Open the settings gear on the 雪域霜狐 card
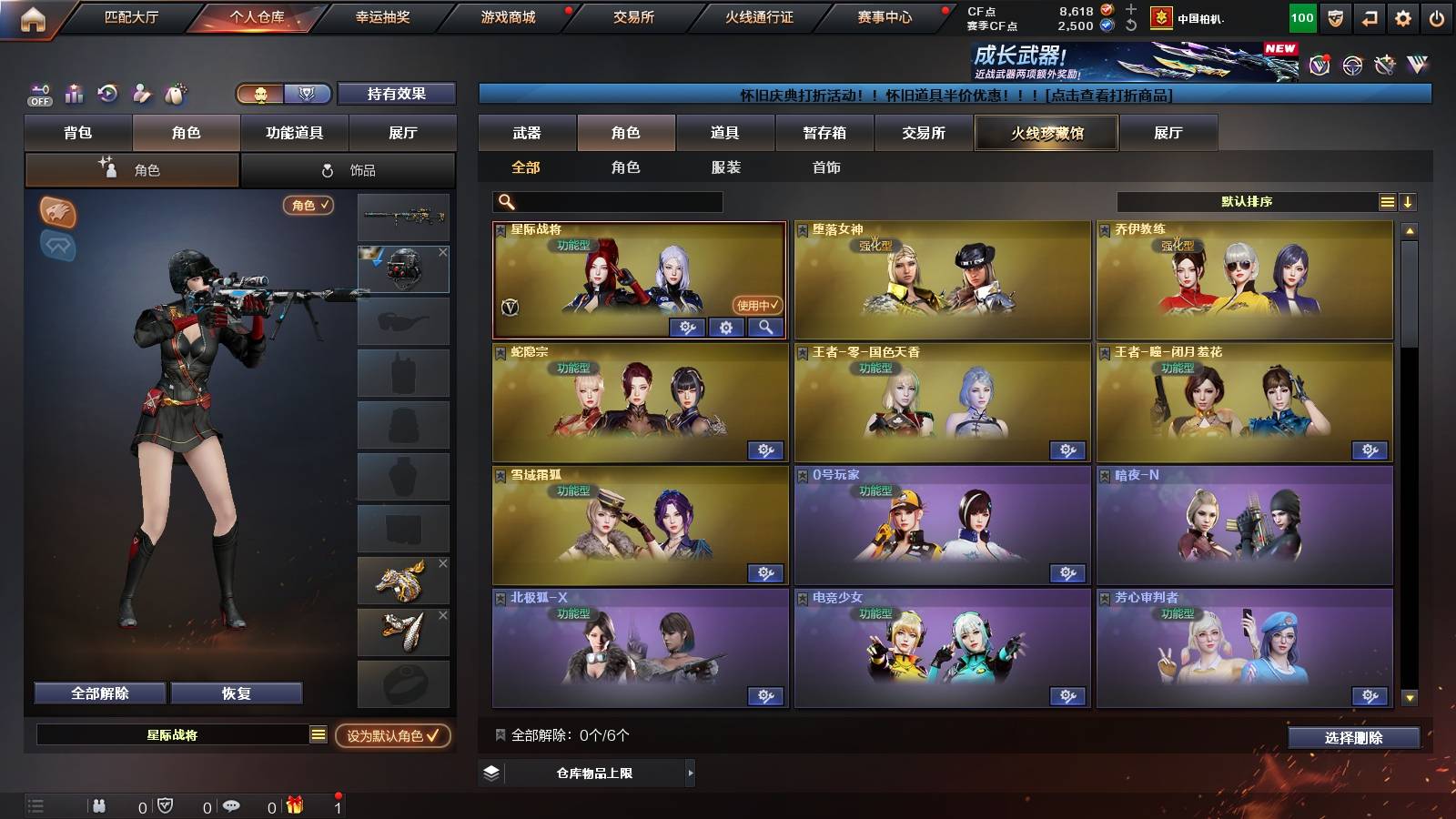The image size is (1456, 819). tap(765, 573)
